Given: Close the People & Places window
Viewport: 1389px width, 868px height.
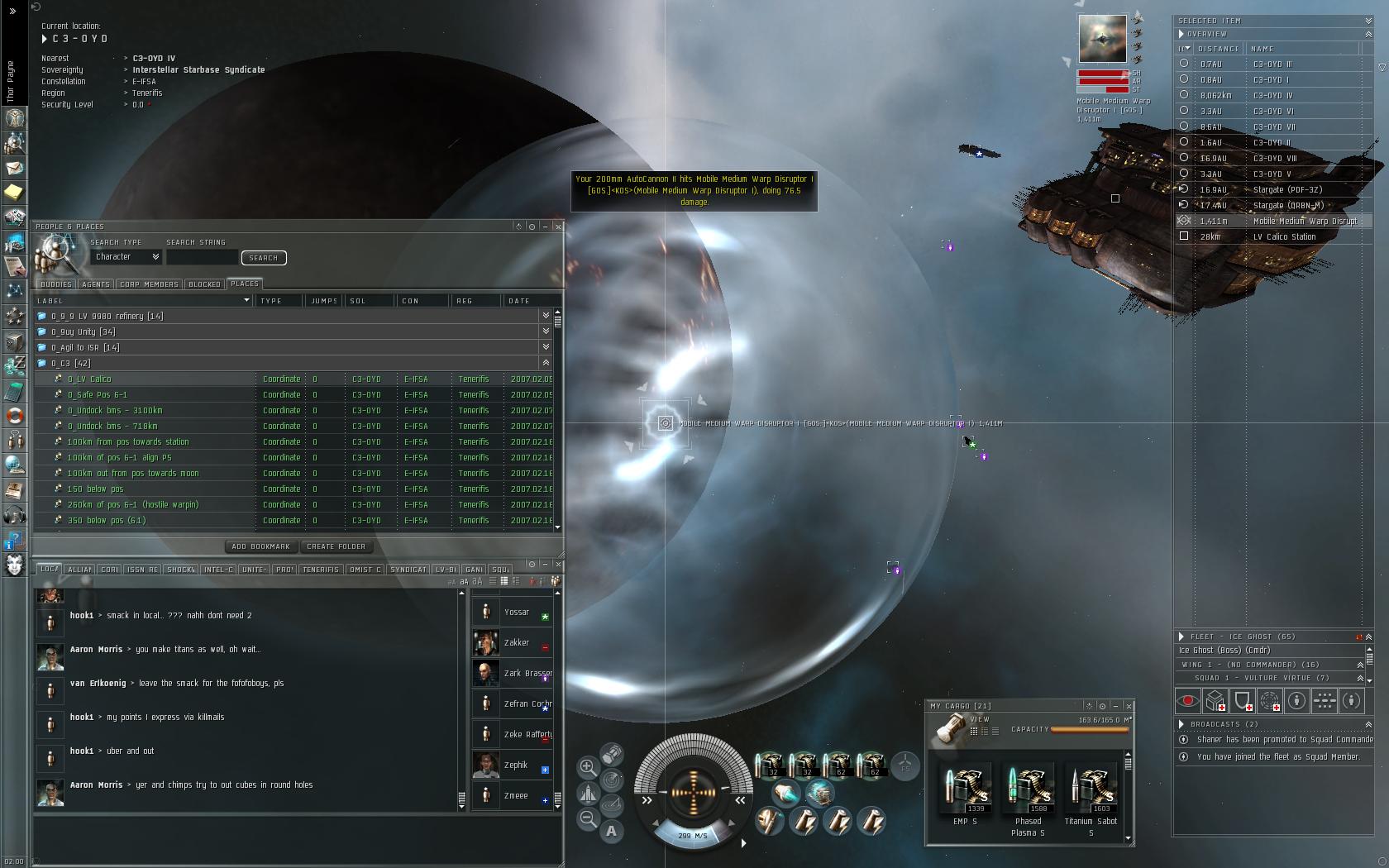Looking at the screenshot, I should [558, 227].
